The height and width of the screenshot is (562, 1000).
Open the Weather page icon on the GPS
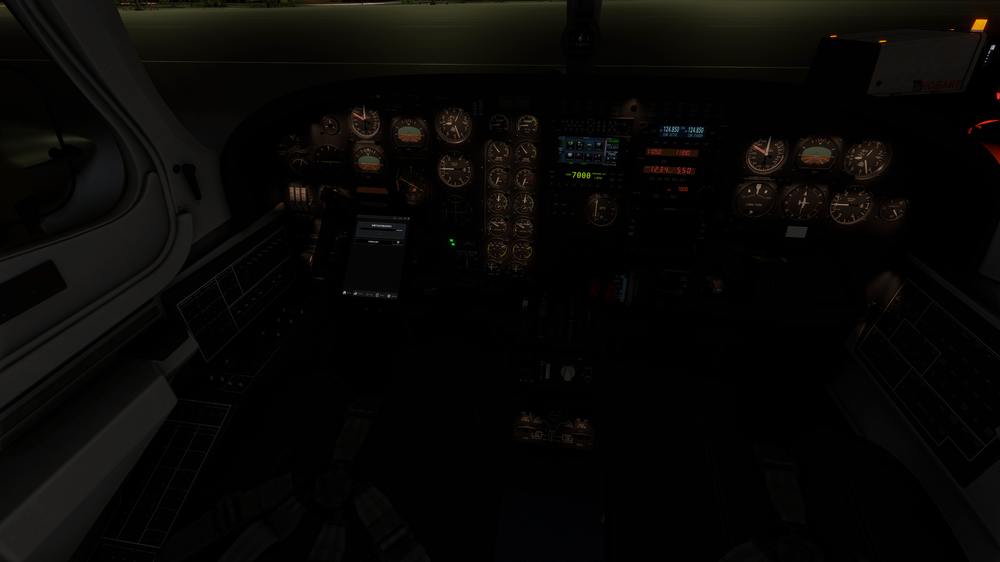[x=598, y=145]
